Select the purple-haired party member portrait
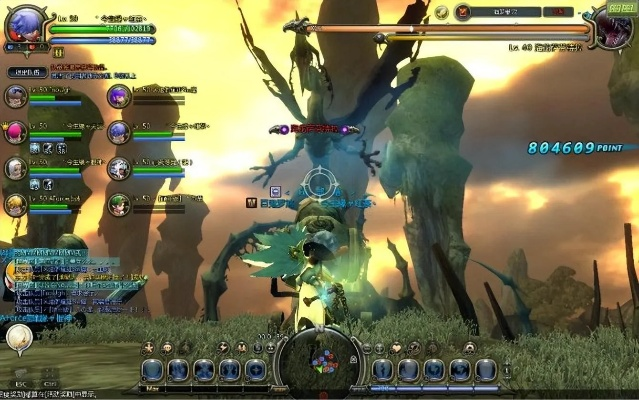The image size is (639, 400). (119, 97)
